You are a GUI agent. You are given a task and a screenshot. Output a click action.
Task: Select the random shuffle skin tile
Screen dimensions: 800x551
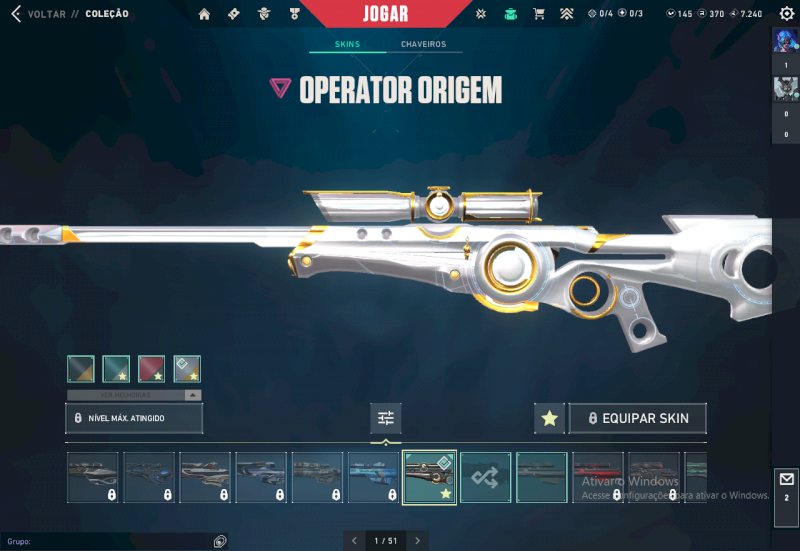pos(486,477)
